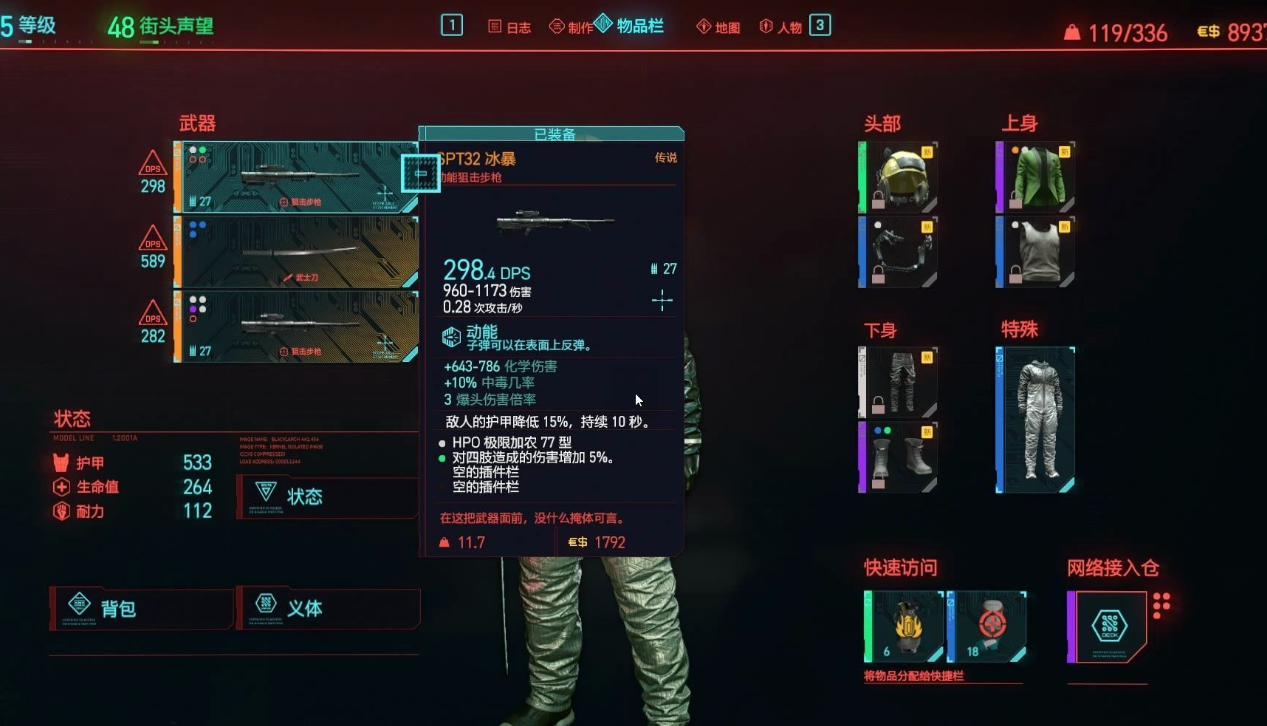1267x726 pixels.
Task: Open the 状态 stats button
Action: pyautogui.click(x=328, y=496)
